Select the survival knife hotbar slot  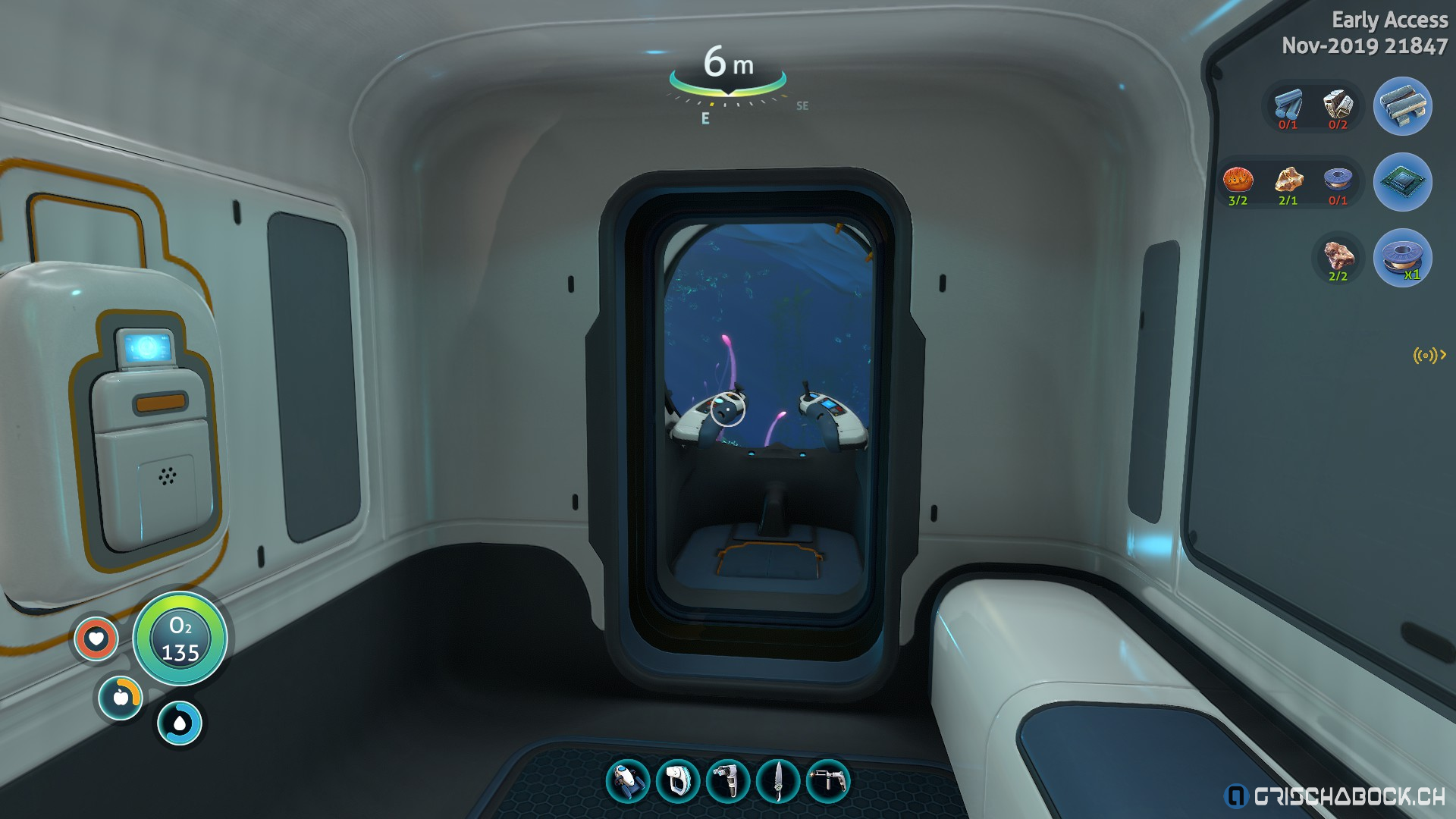click(x=778, y=781)
